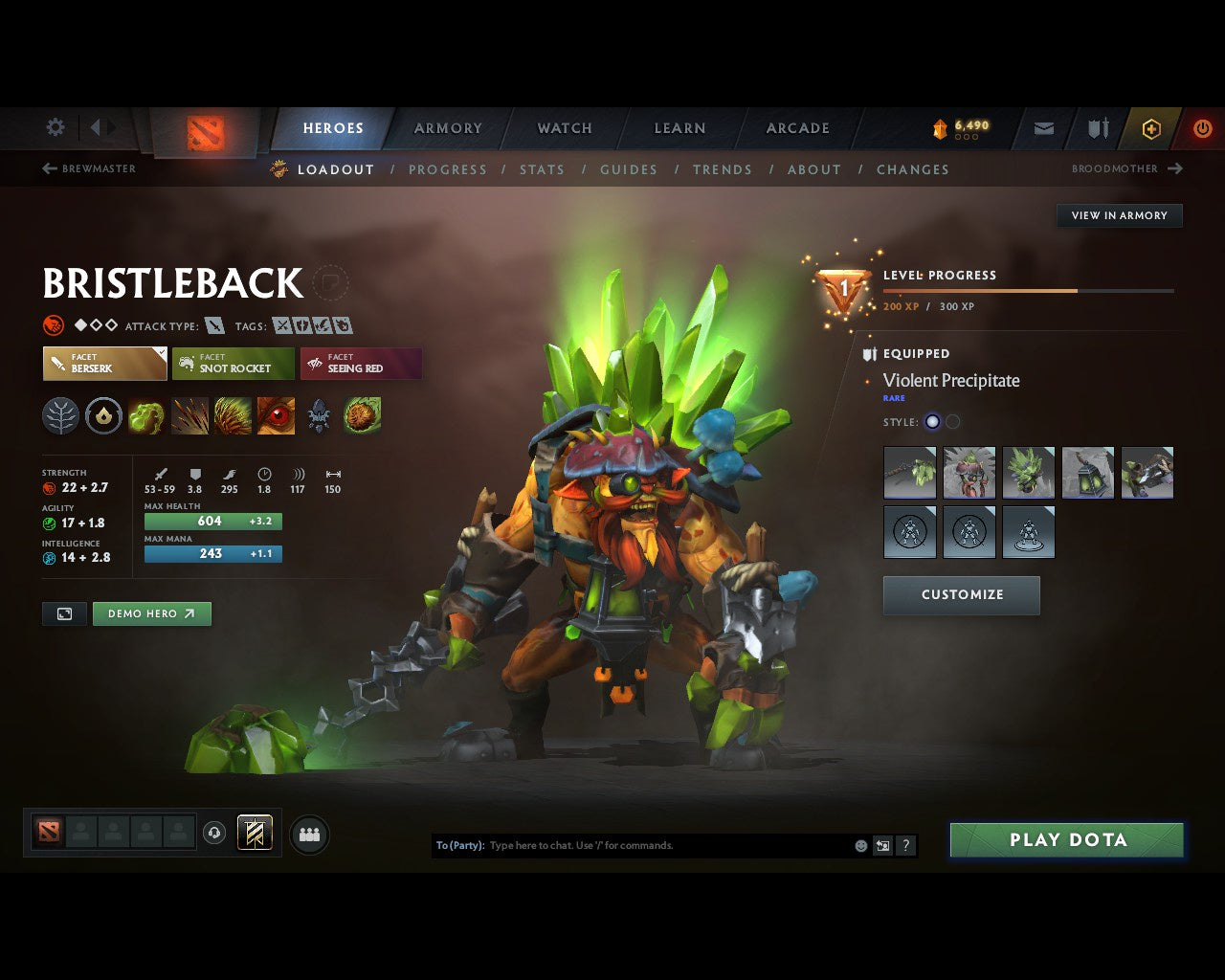Viewport: 1225px width, 980px height.
Task: Select the first Violent Precipitate style radio button
Action: tap(931, 421)
